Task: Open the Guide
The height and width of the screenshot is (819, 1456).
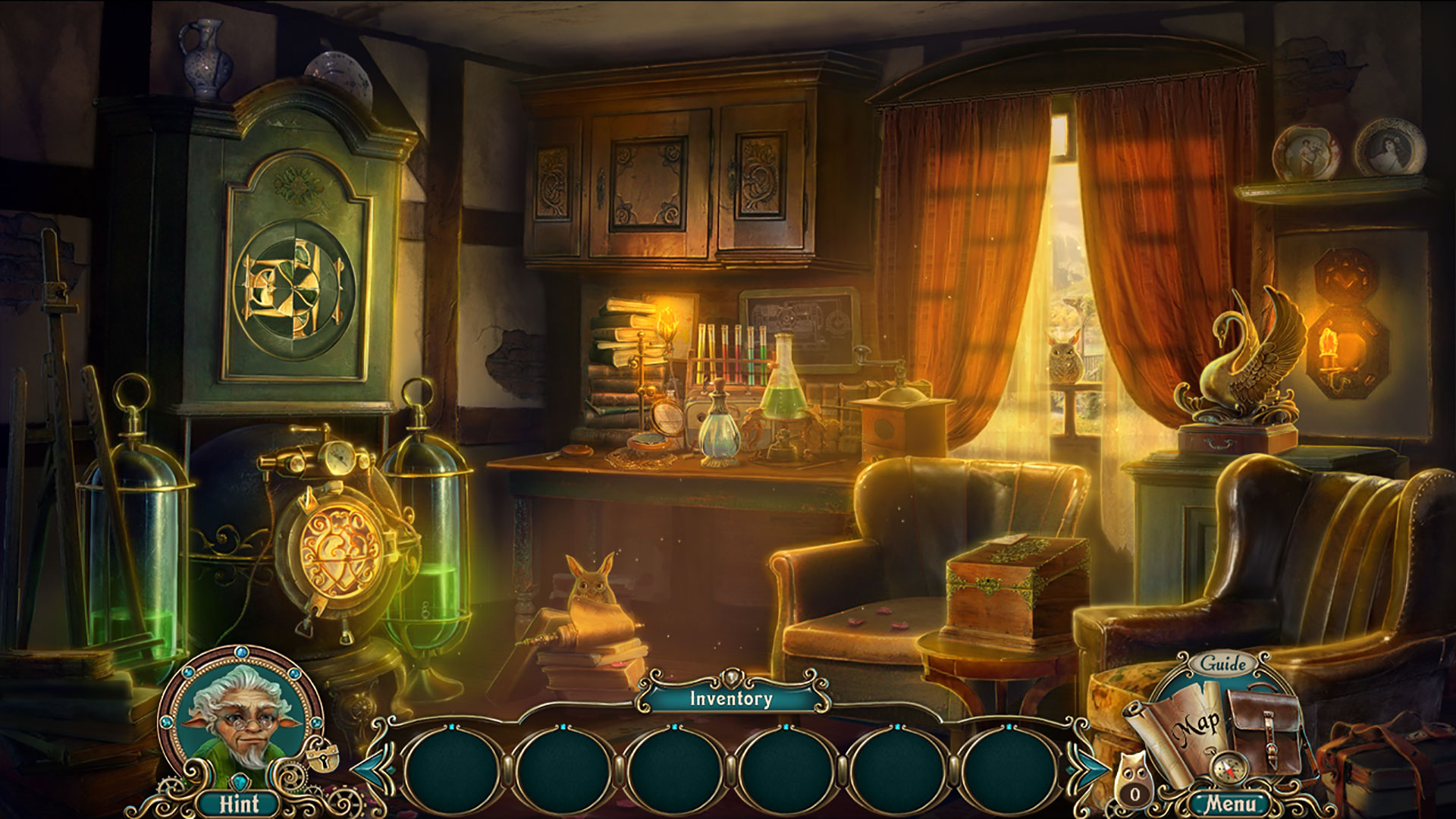Action: point(1225,661)
